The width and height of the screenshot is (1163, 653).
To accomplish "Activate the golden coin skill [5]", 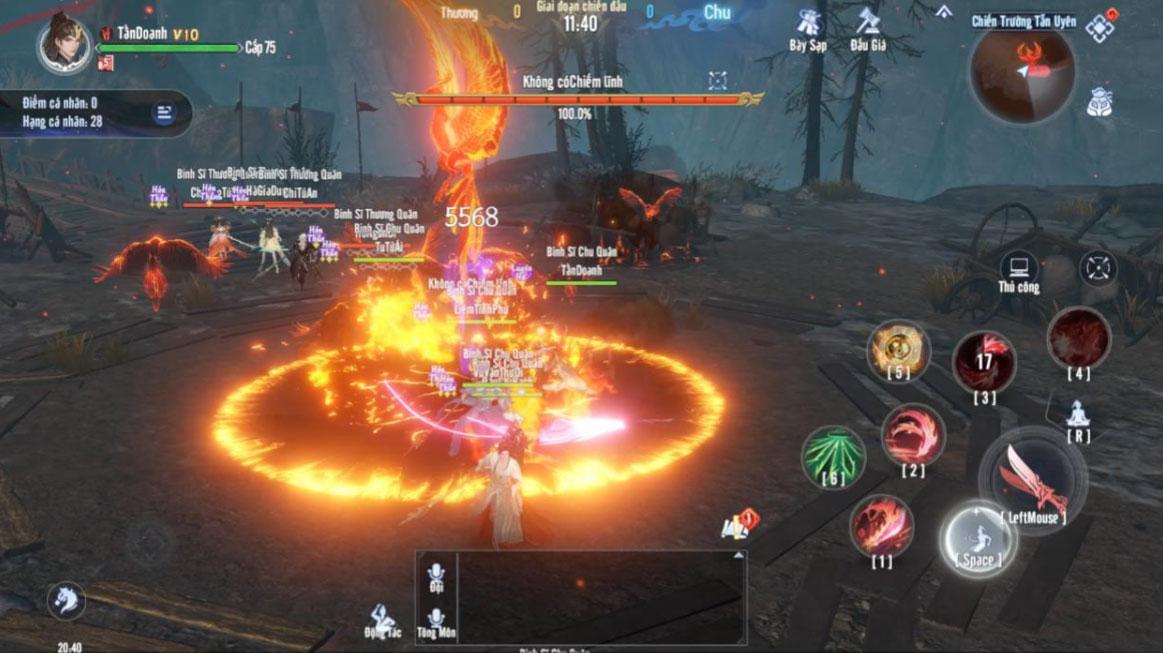I will click(897, 349).
